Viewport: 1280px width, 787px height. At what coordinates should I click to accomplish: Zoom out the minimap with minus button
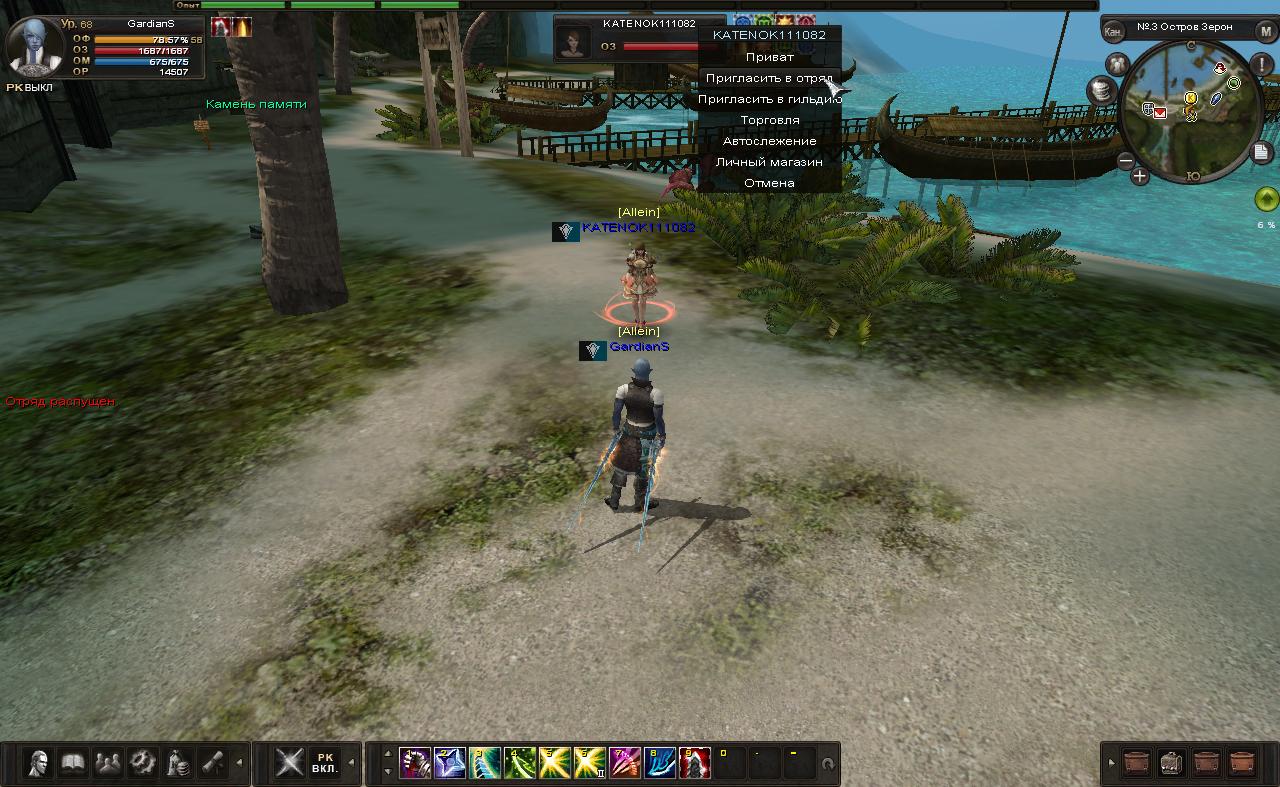coord(1126,161)
